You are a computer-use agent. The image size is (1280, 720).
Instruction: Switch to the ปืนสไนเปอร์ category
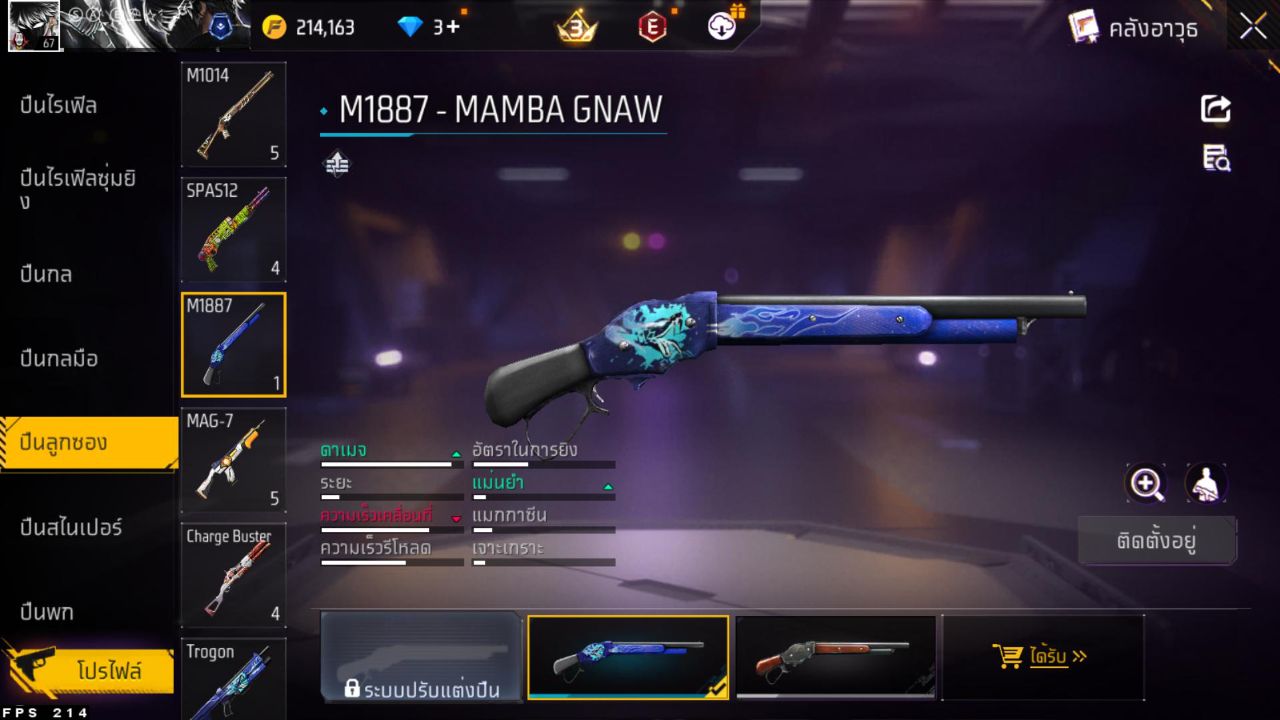coord(70,528)
